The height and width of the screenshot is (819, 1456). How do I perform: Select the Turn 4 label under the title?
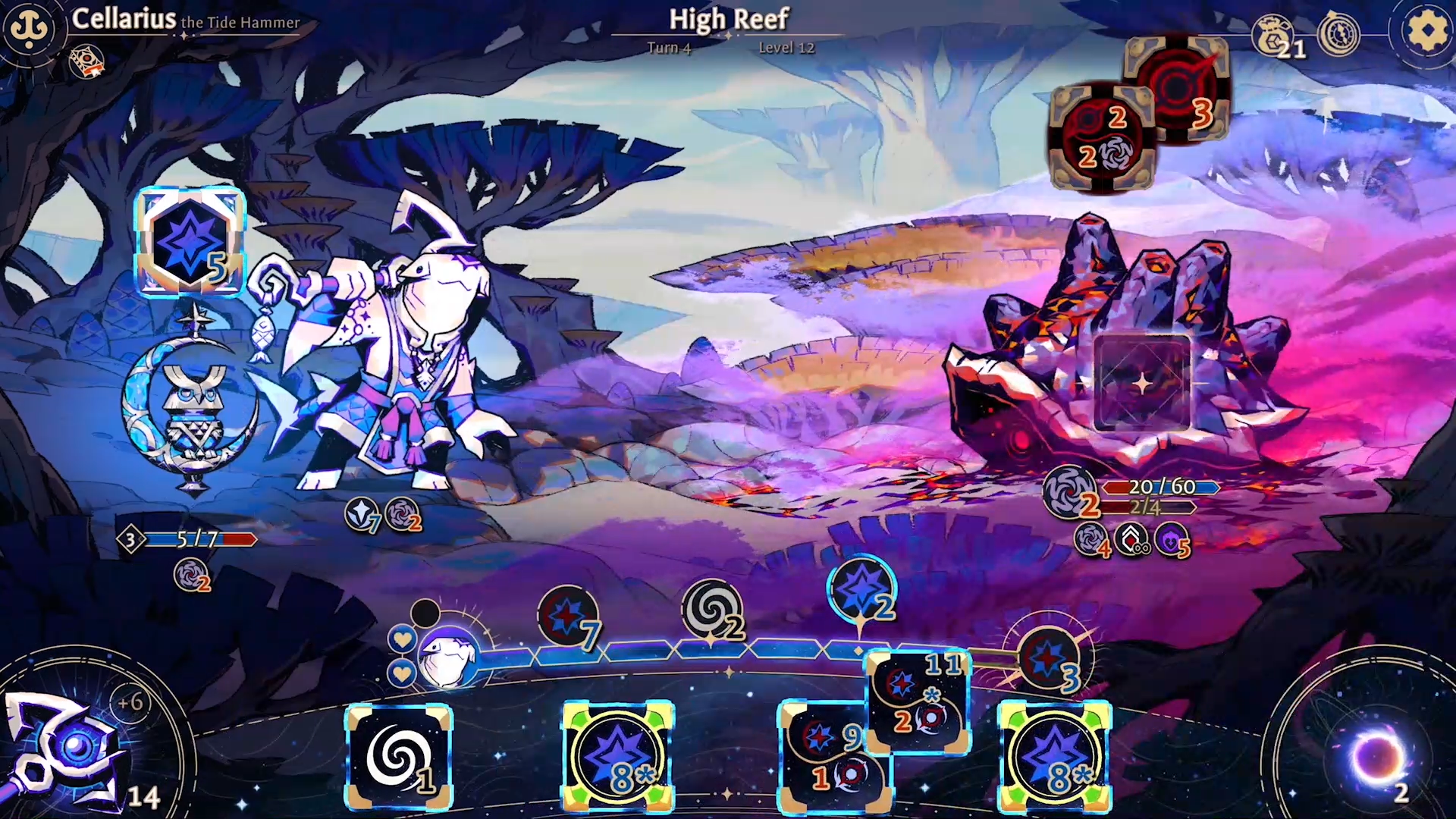(670, 47)
